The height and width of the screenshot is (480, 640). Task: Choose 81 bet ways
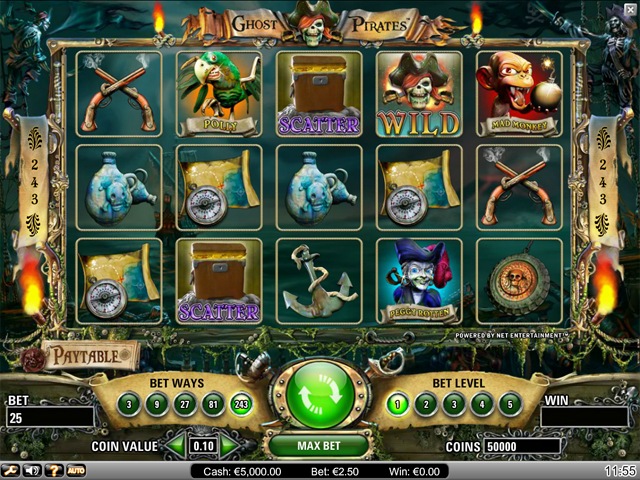212,403
